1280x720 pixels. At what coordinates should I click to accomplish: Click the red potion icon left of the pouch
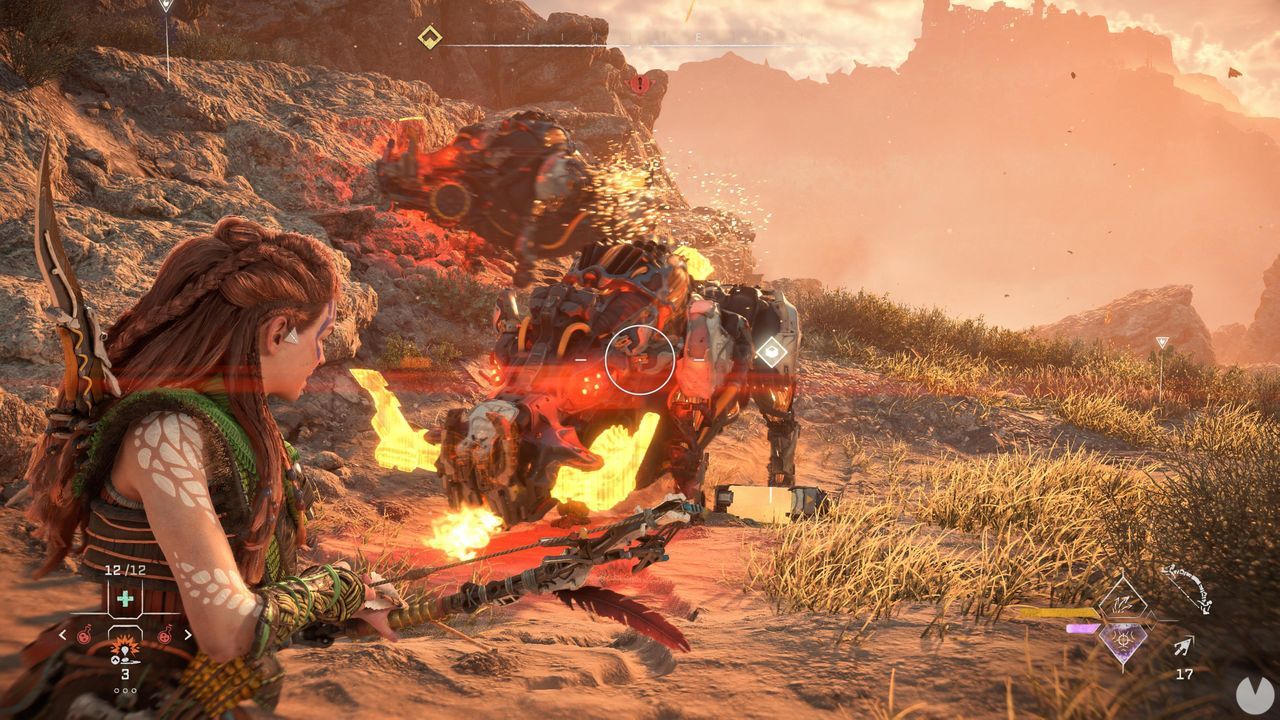[x=84, y=634]
